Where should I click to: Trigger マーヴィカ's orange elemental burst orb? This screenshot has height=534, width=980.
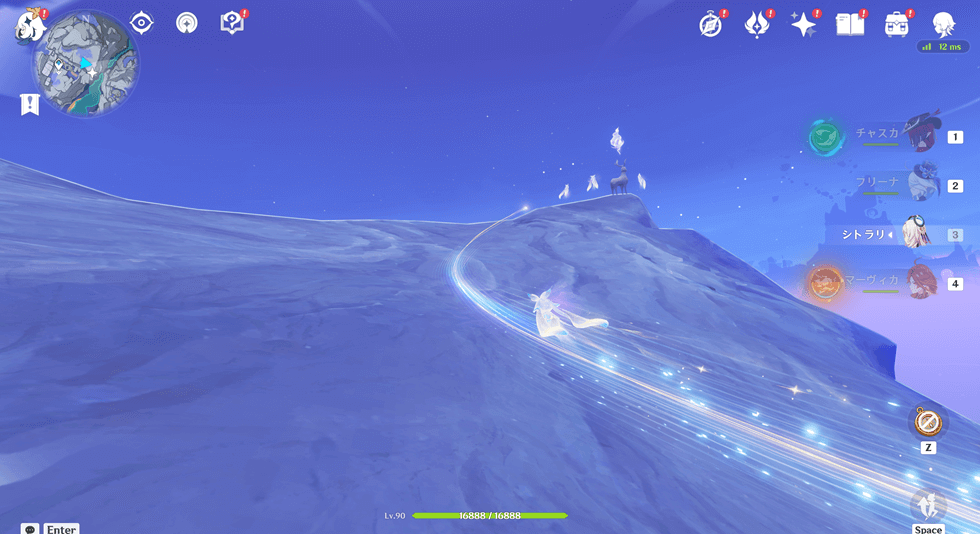point(826,283)
